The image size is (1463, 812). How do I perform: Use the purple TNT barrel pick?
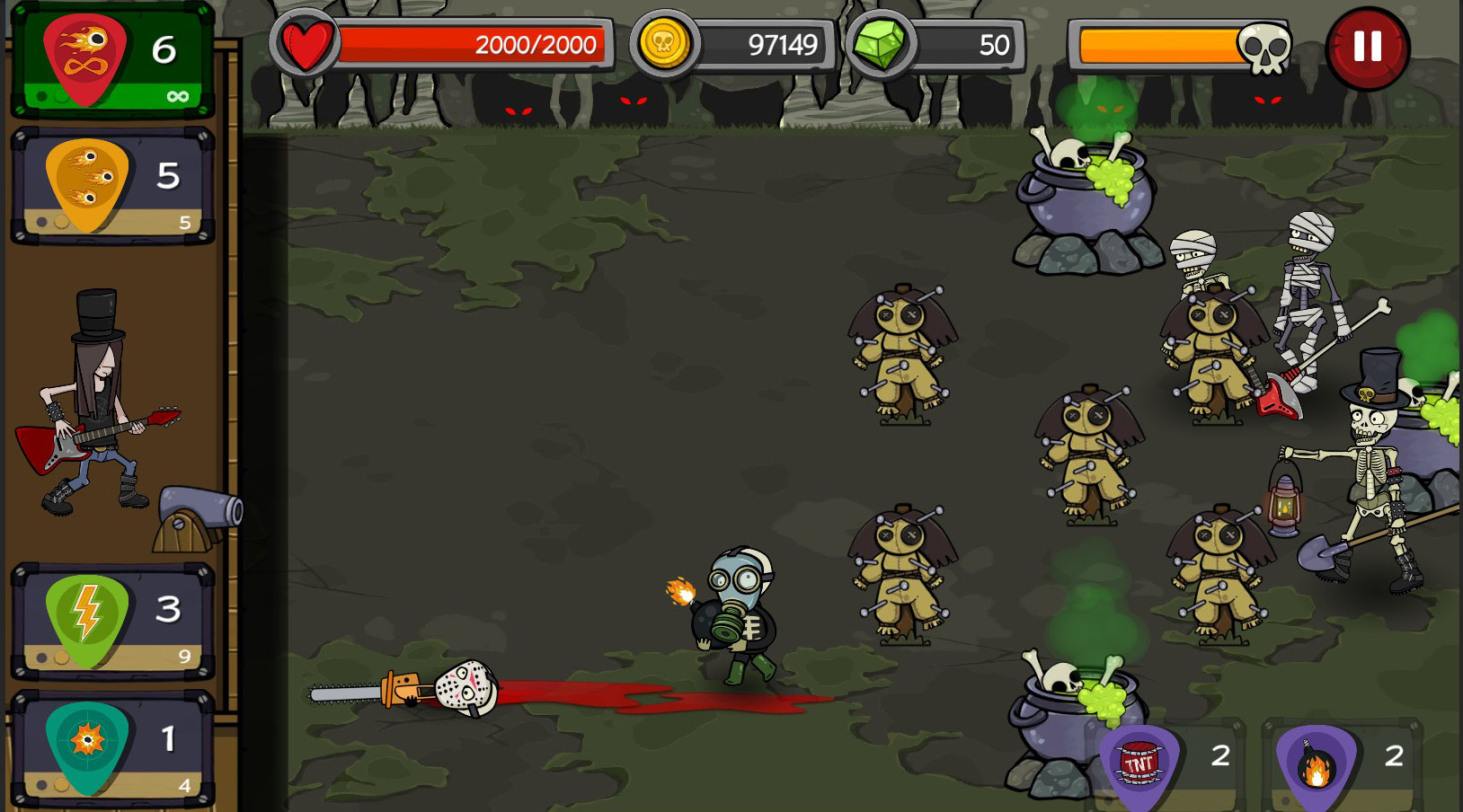click(x=1139, y=766)
